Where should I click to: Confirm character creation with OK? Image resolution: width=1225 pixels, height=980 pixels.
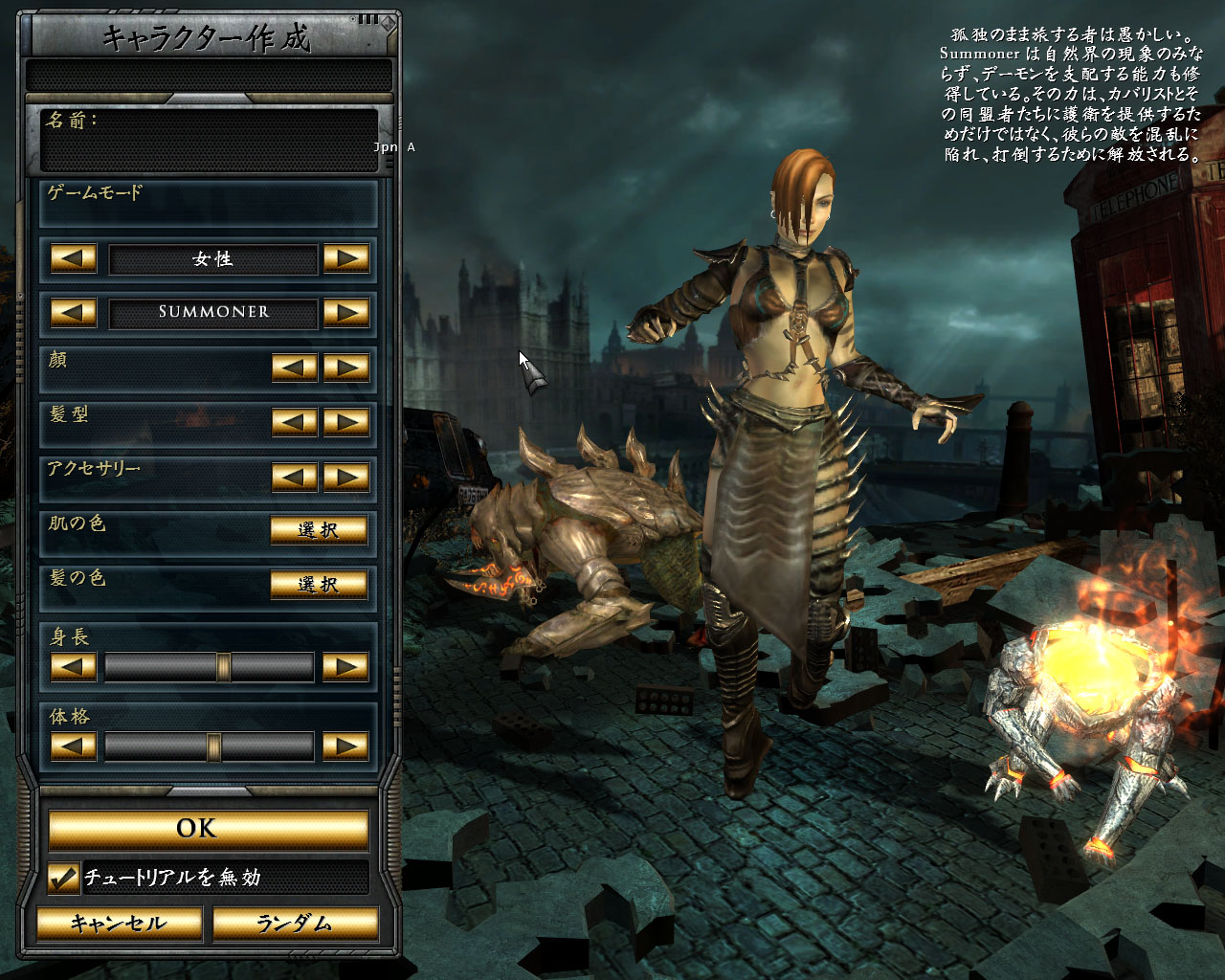pyautogui.click(x=208, y=829)
